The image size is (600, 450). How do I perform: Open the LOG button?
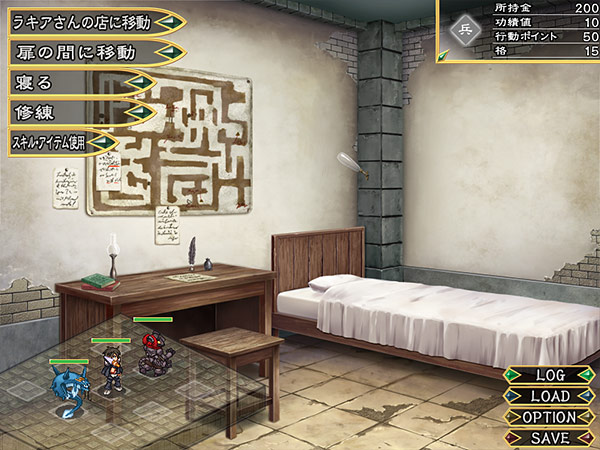point(550,375)
